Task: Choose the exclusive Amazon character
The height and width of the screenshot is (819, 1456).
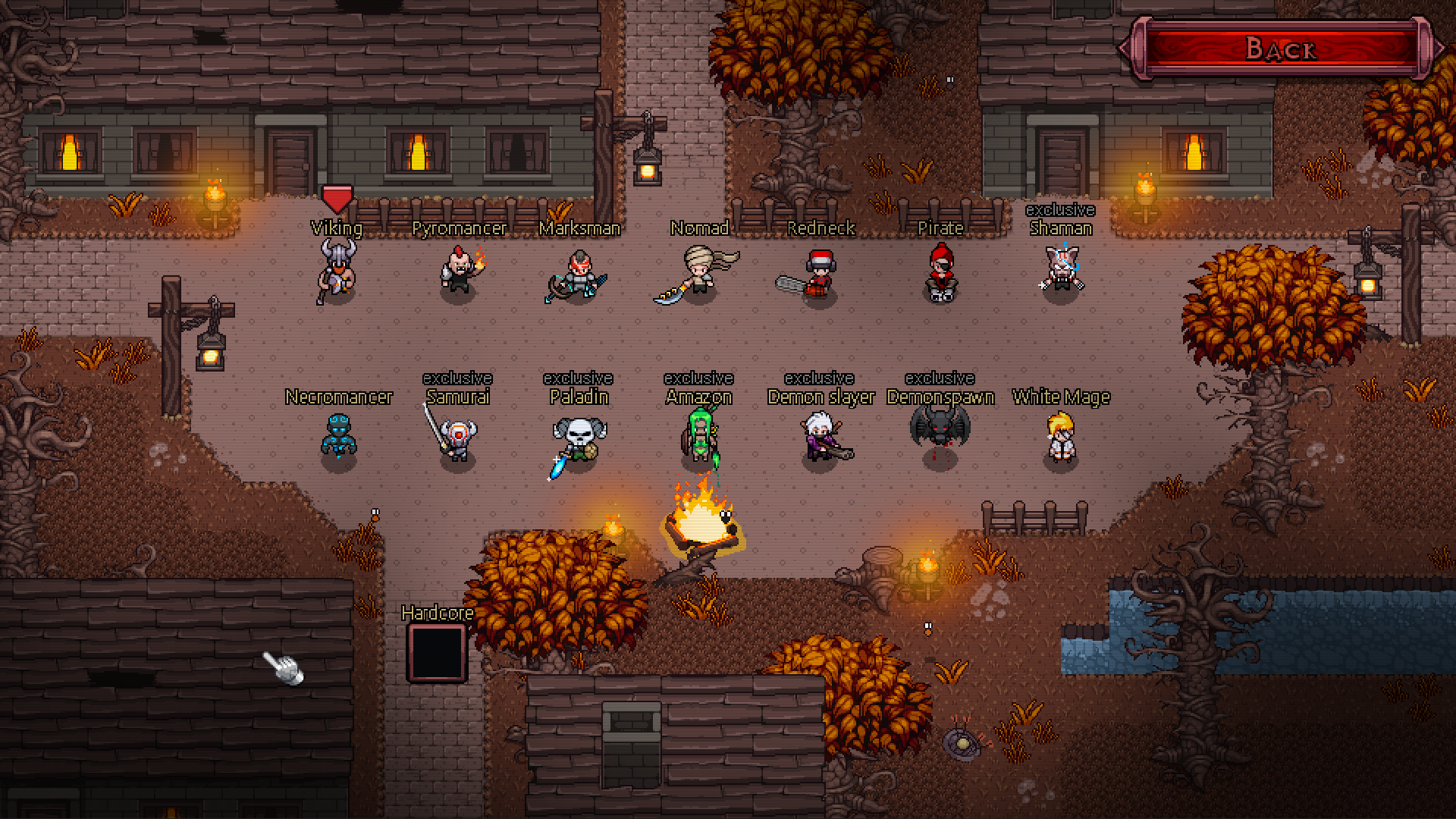Action: click(x=699, y=436)
